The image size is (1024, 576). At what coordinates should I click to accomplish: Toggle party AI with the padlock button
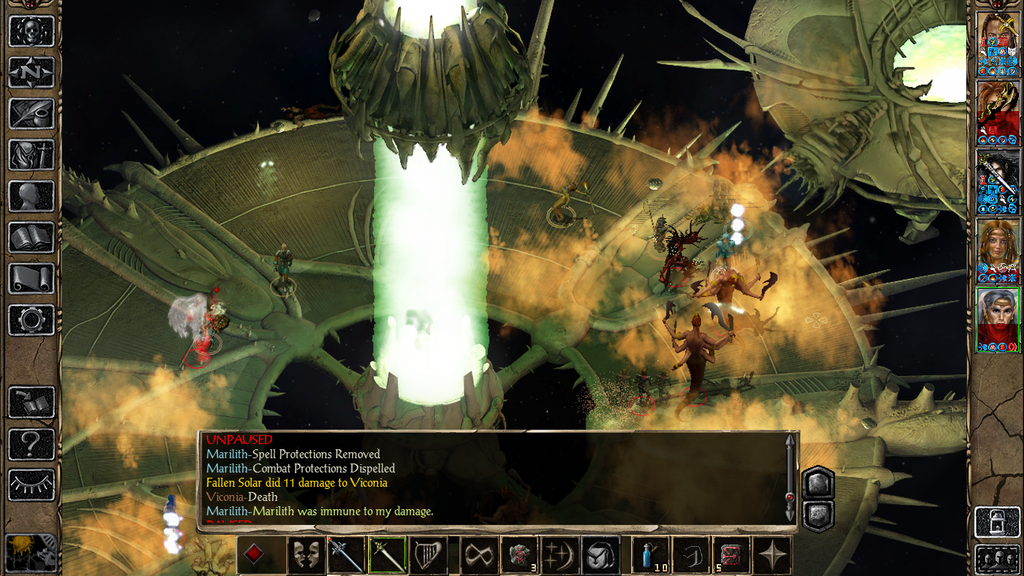coord(997,522)
